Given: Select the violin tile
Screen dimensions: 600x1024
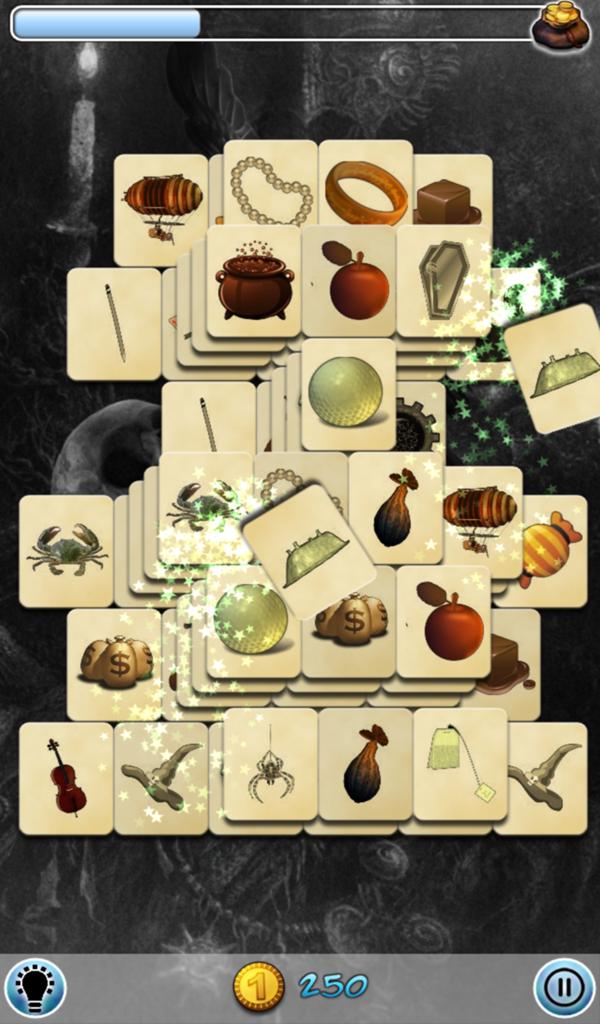Looking at the screenshot, I should tap(66, 777).
